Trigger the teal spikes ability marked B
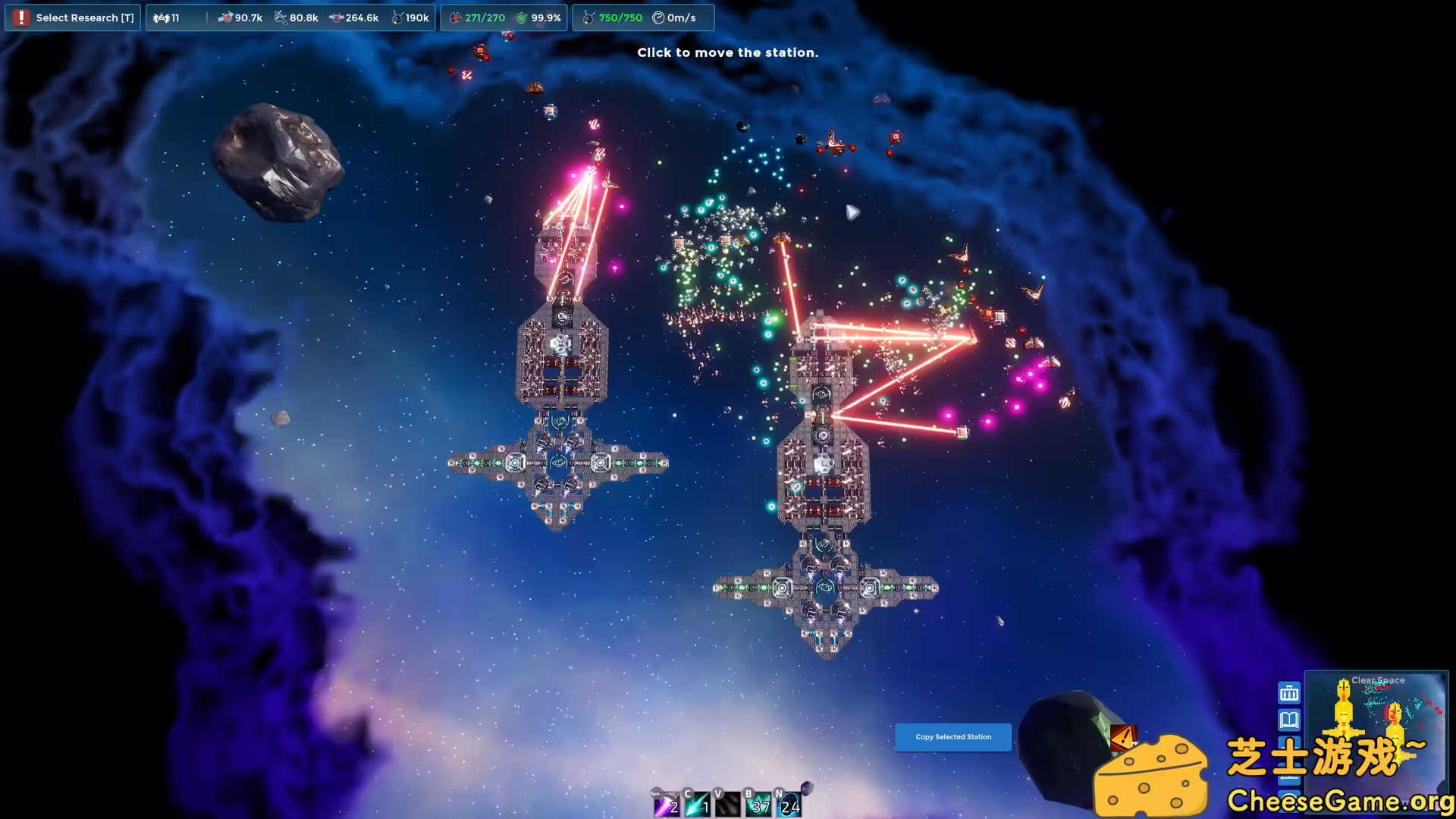The width and height of the screenshot is (1456, 819). (x=758, y=805)
